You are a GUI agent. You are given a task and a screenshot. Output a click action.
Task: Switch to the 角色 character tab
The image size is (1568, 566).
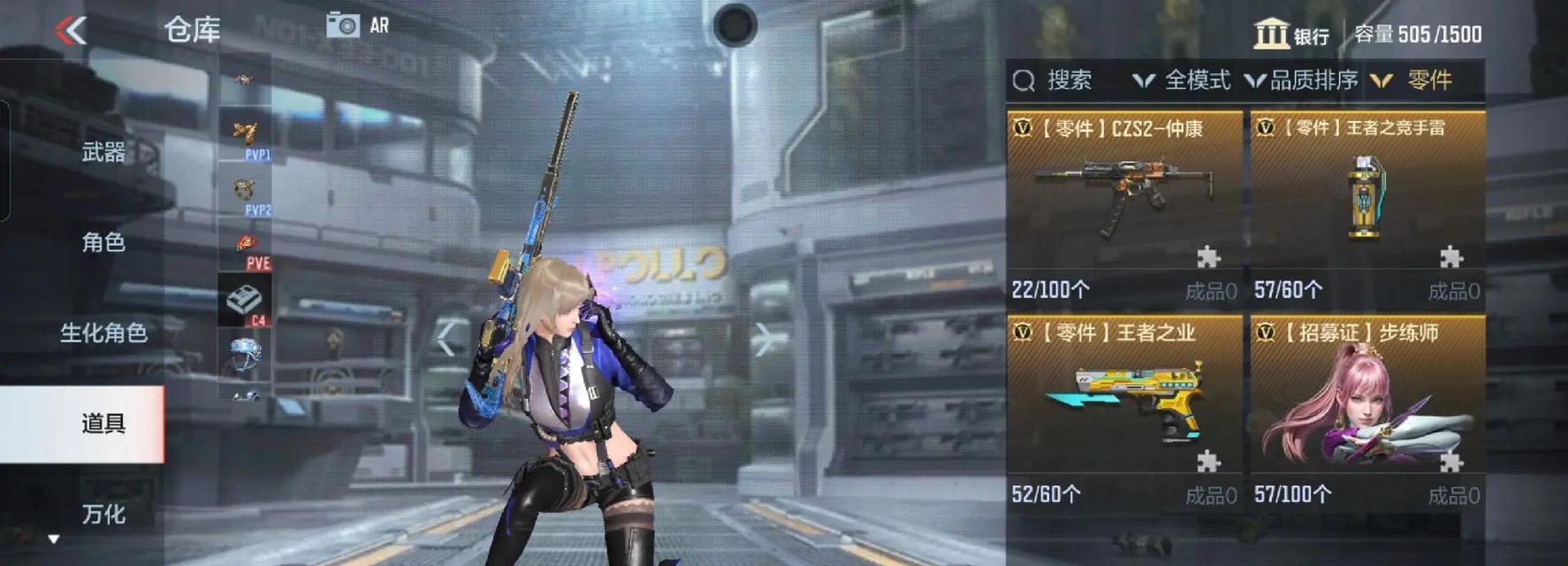pyautogui.click(x=103, y=242)
